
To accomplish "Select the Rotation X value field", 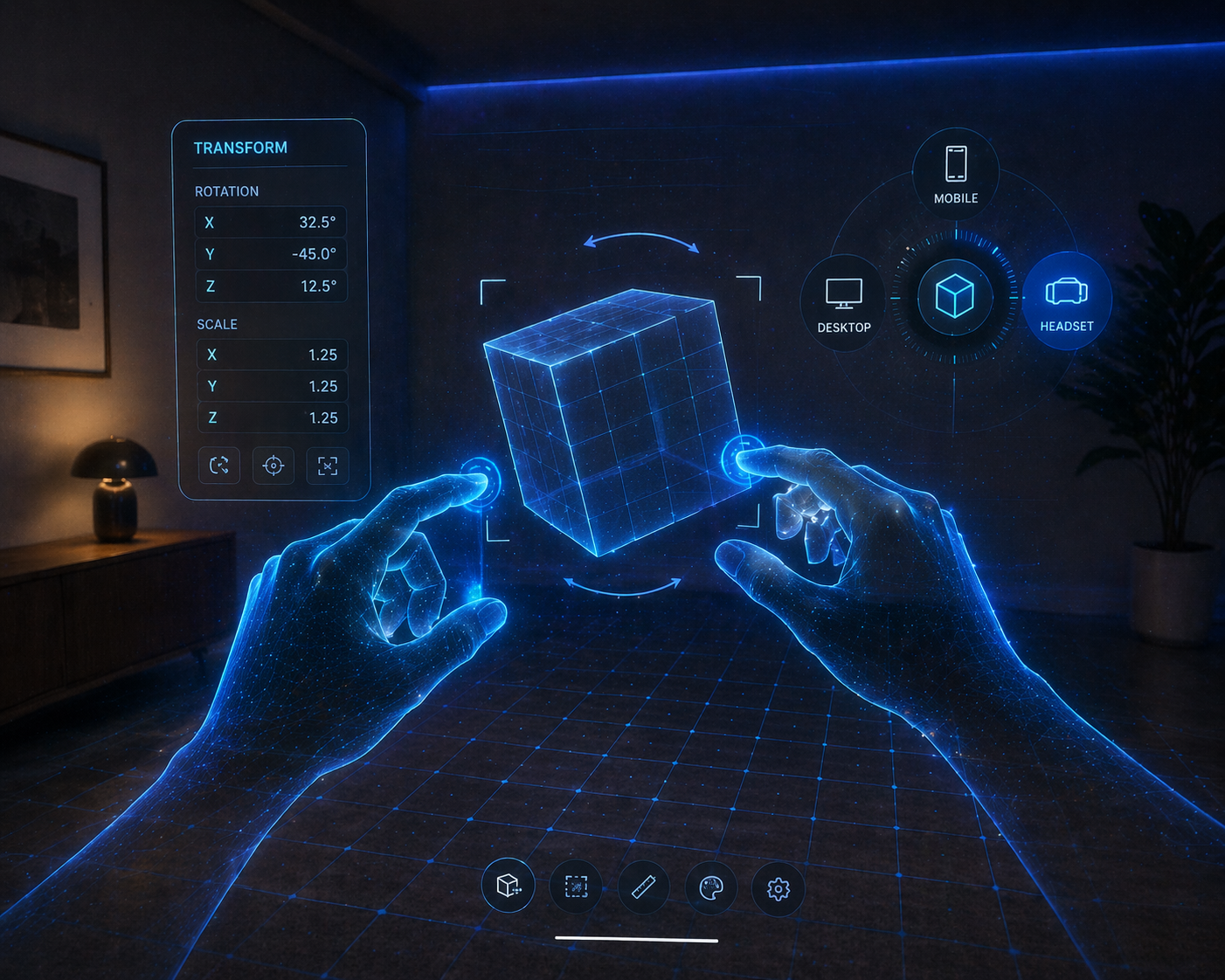I will pyautogui.click(x=271, y=223).
